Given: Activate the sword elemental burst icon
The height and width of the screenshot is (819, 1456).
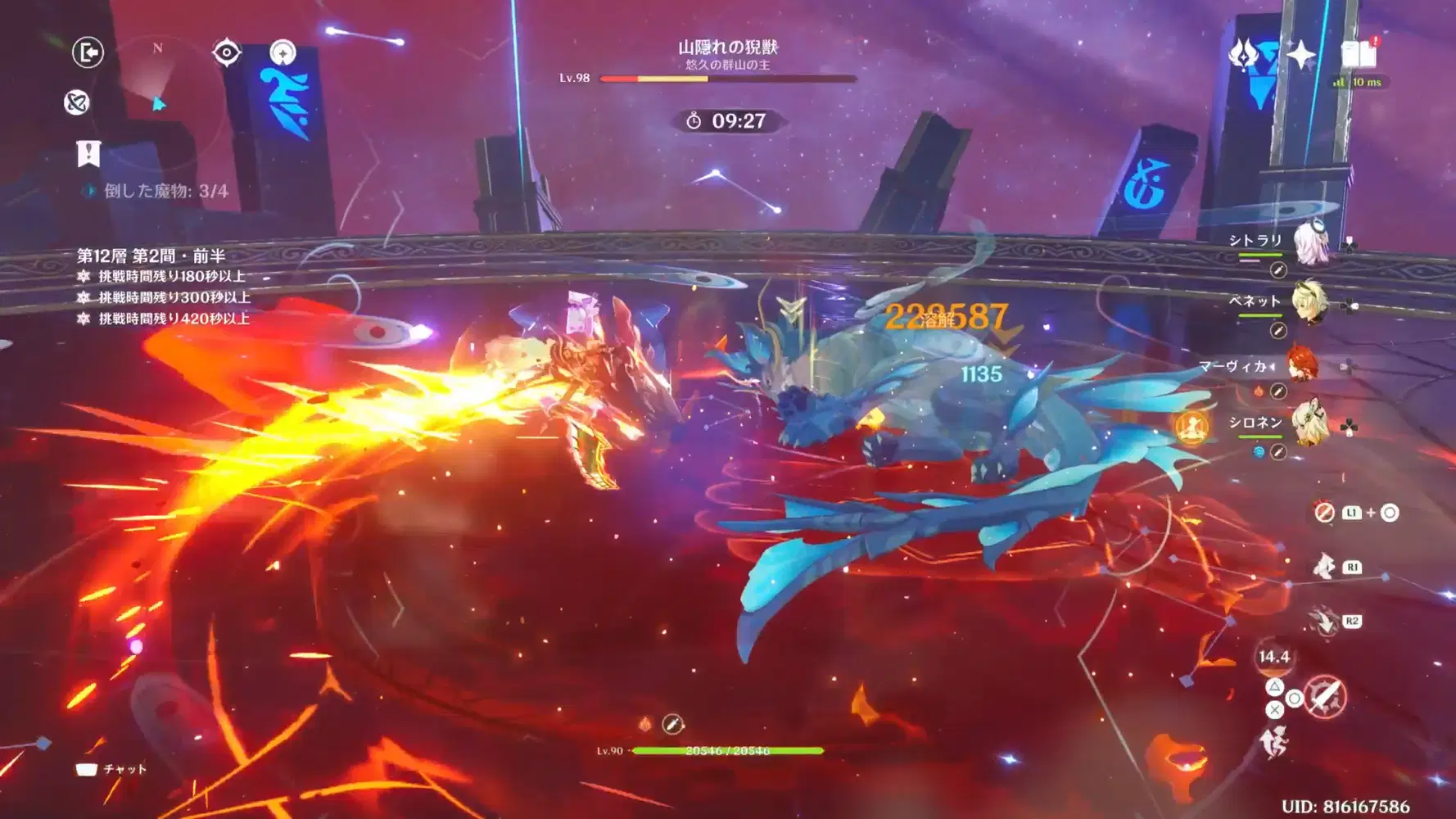Looking at the screenshot, I should [x=1326, y=697].
